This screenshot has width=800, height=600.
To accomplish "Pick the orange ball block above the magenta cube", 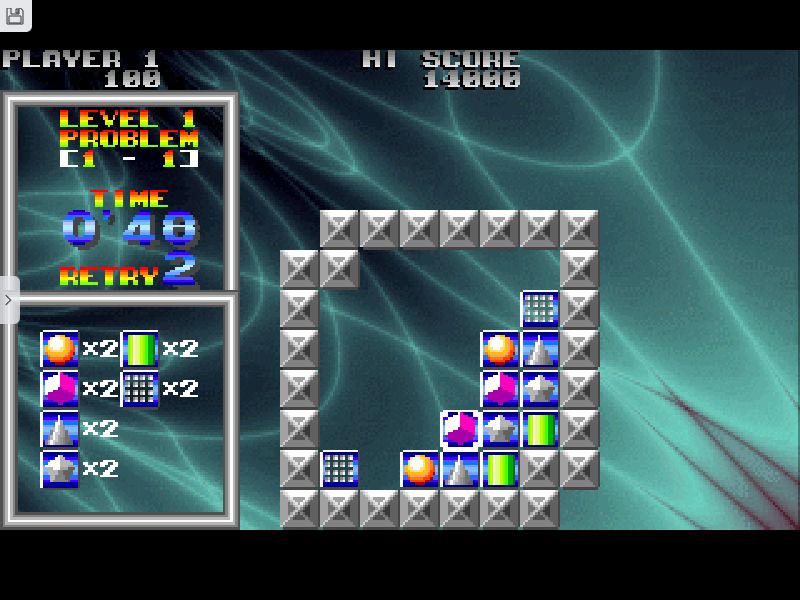I will tap(500, 349).
